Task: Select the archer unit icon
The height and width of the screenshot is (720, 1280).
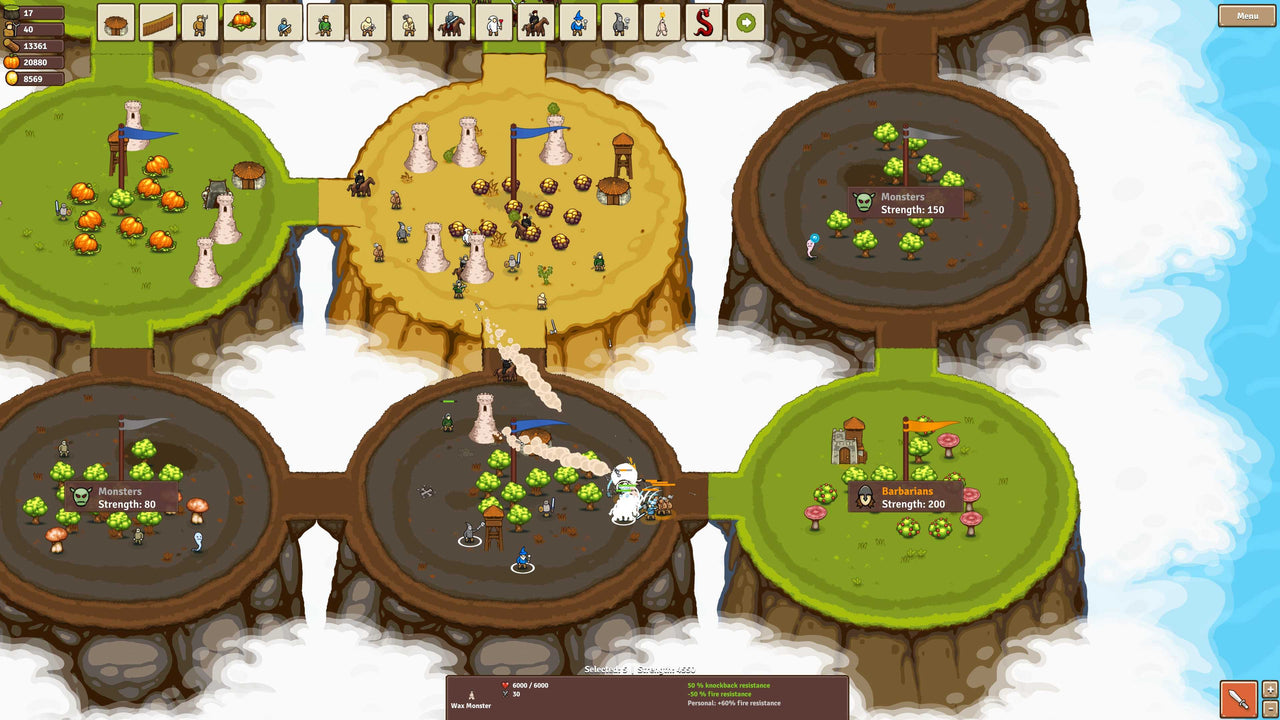Action: coord(324,22)
